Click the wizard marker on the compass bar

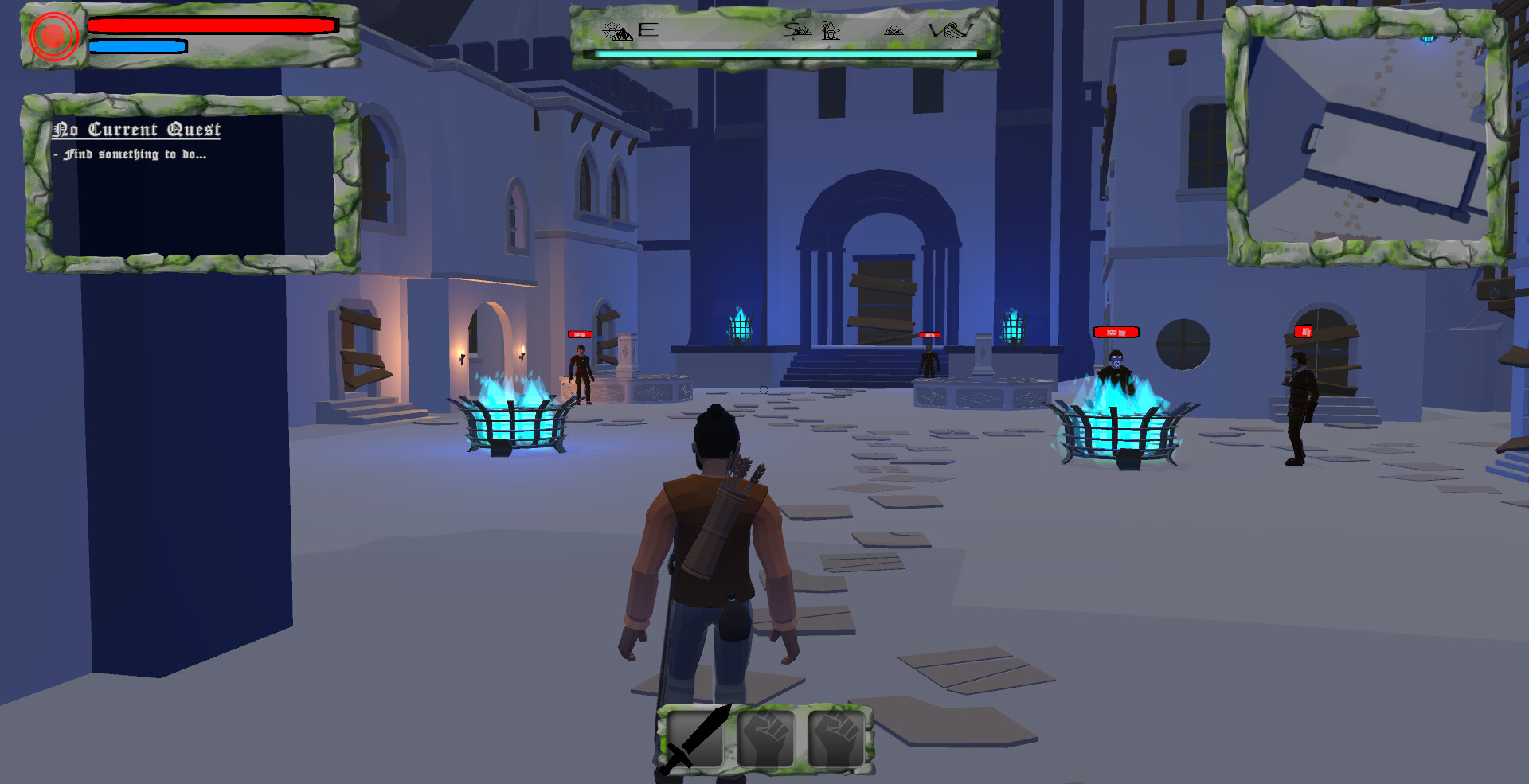[x=831, y=31]
